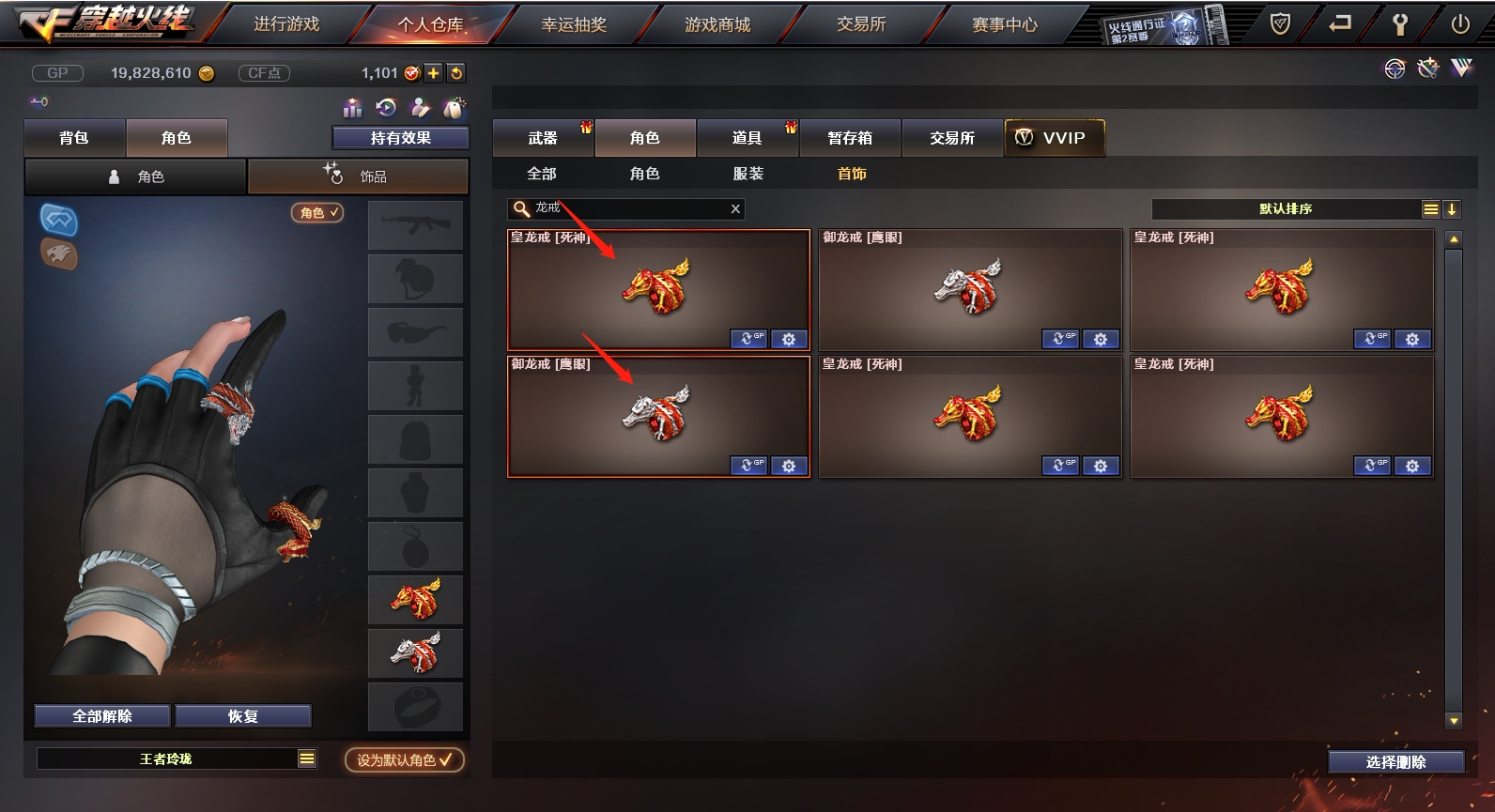Click 设为默认角色 button

pos(404,760)
